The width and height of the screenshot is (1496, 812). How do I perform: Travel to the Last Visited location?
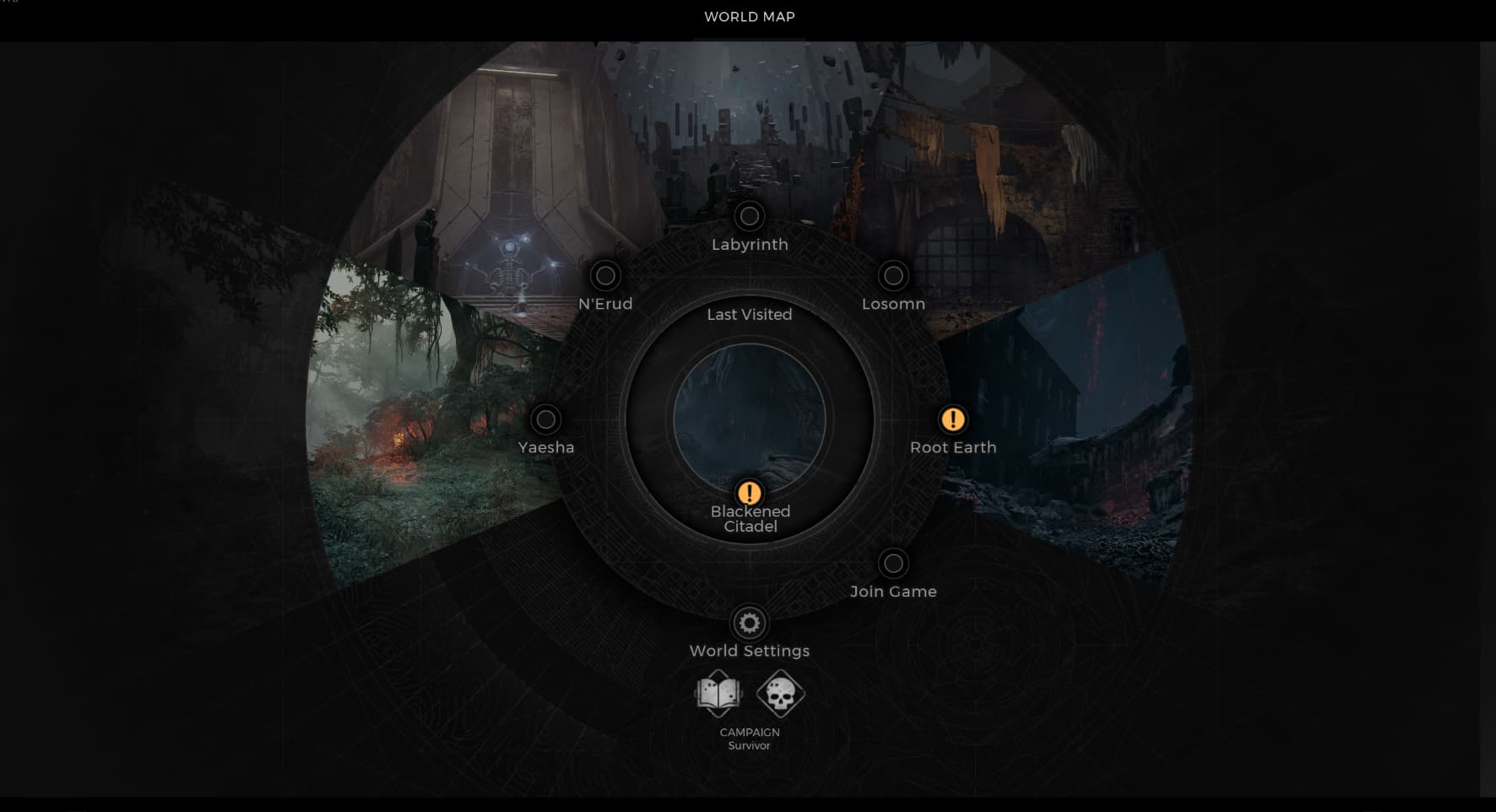[749, 314]
